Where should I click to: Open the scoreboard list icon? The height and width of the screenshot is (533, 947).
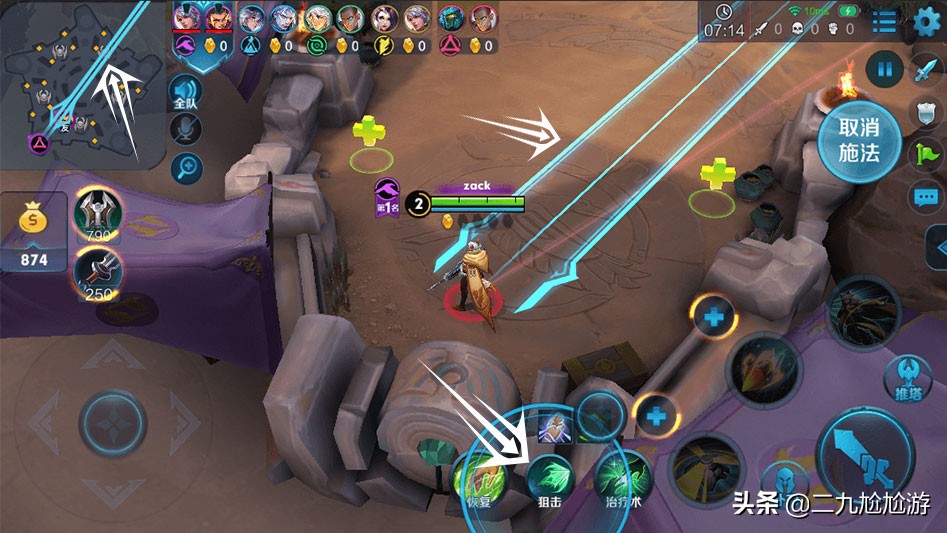(884, 22)
